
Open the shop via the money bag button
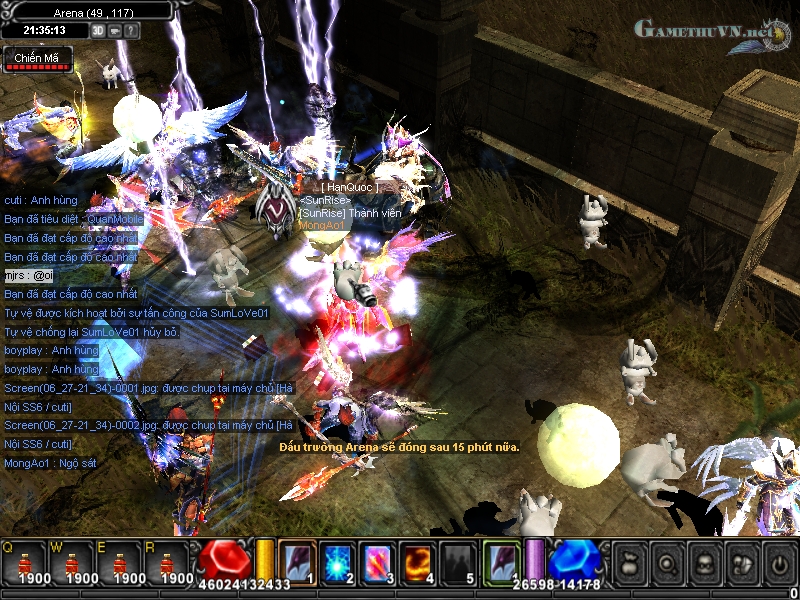tap(629, 563)
